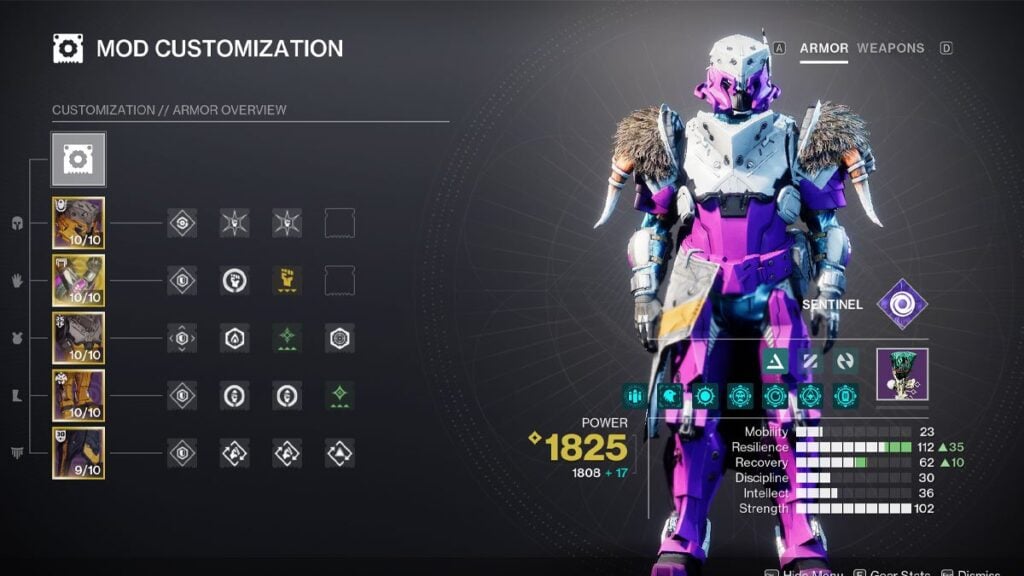Open the empty mod socket on the helmet
Viewport: 1024px width, 576px height.
pos(340,223)
